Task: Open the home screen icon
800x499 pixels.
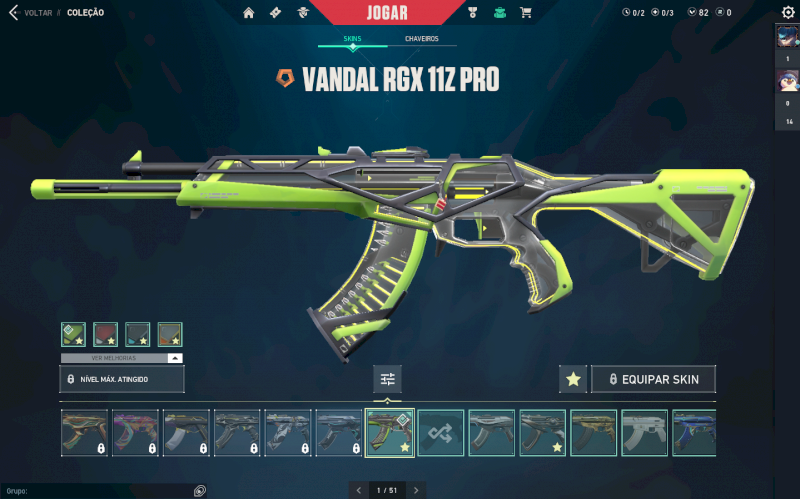Action: click(248, 12)
